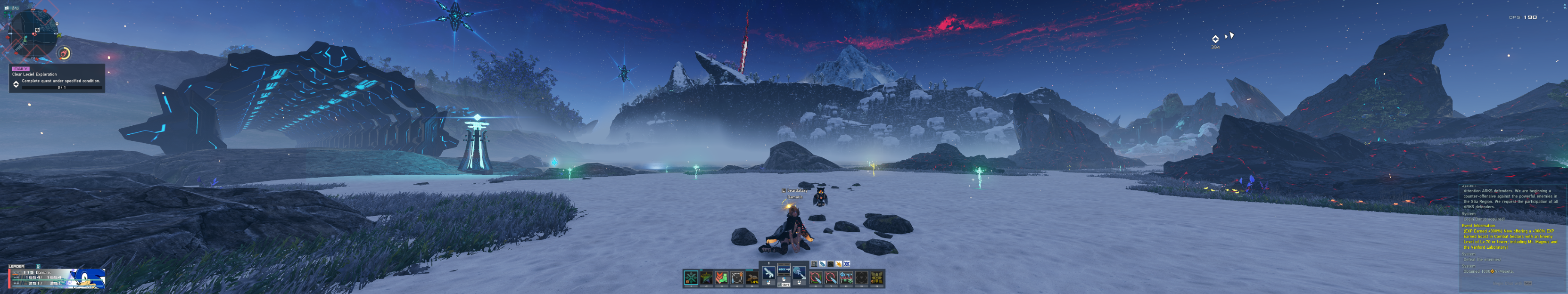Click the orange flame status icon
The width and height of the screenshot is (1568, 294).
click(839, 264)
